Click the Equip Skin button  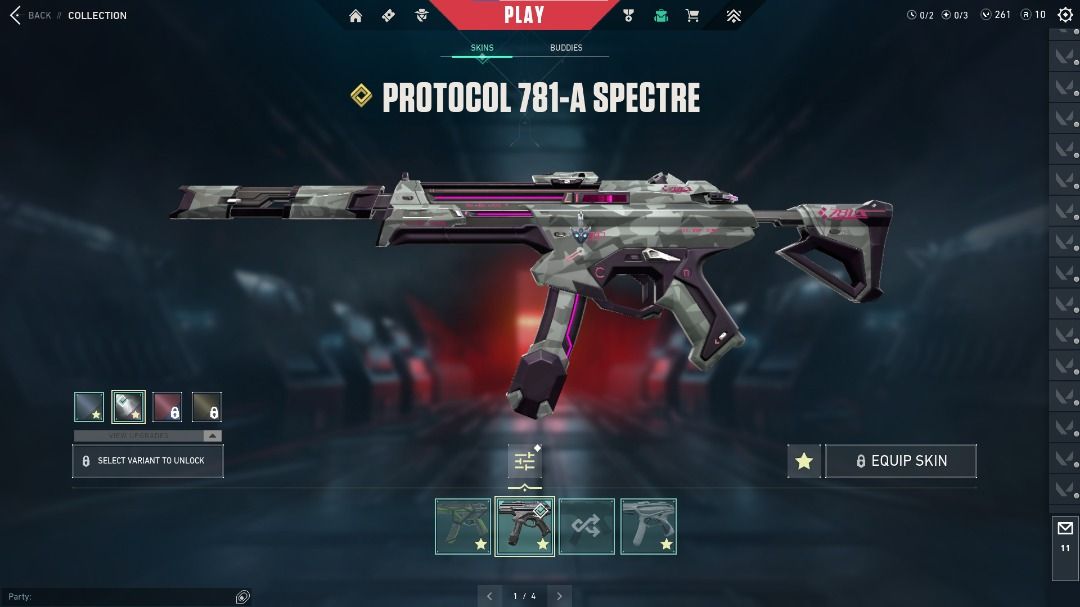coord(900,461)
